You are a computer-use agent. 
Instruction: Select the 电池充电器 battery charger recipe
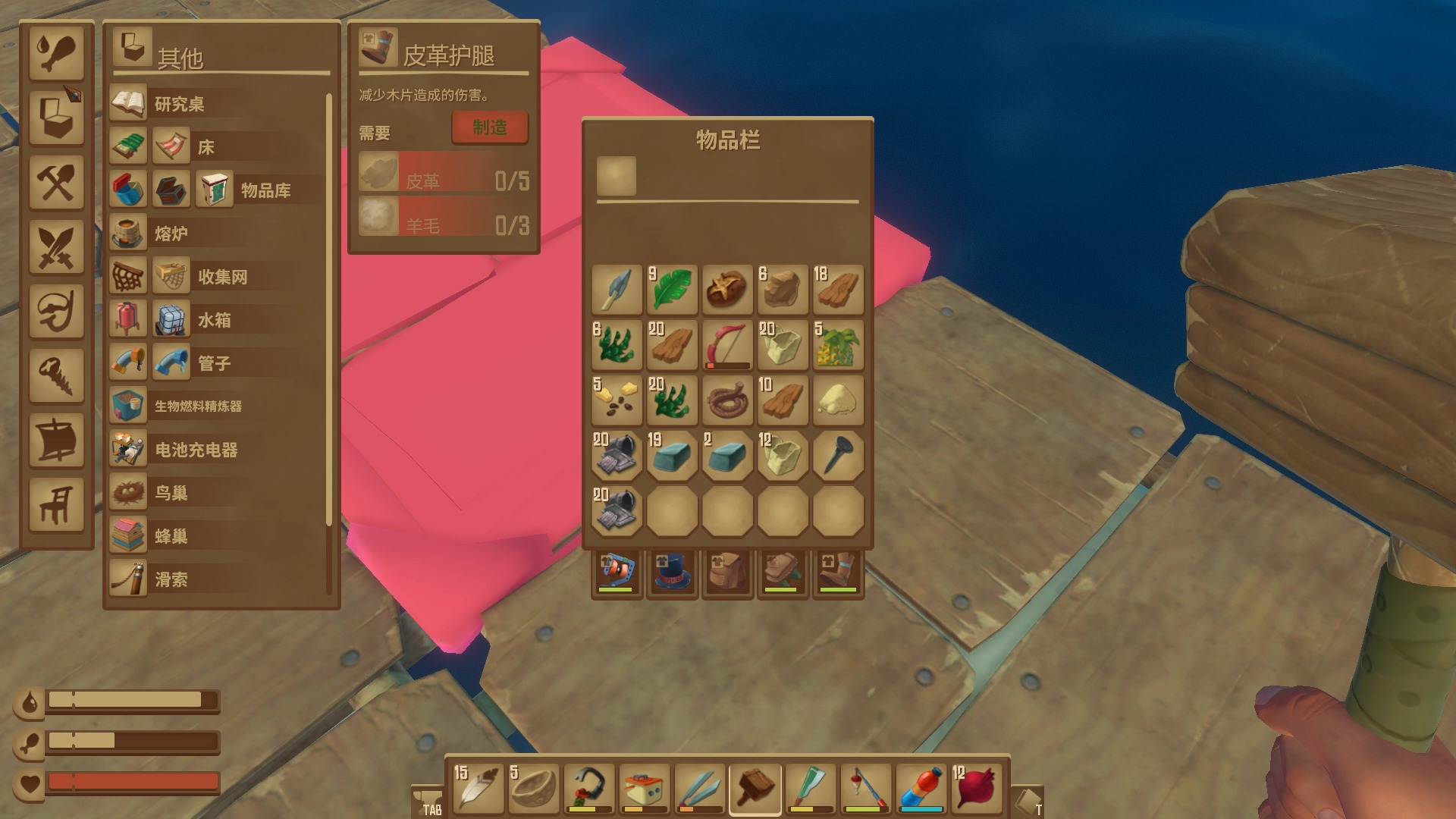[196, 450]
